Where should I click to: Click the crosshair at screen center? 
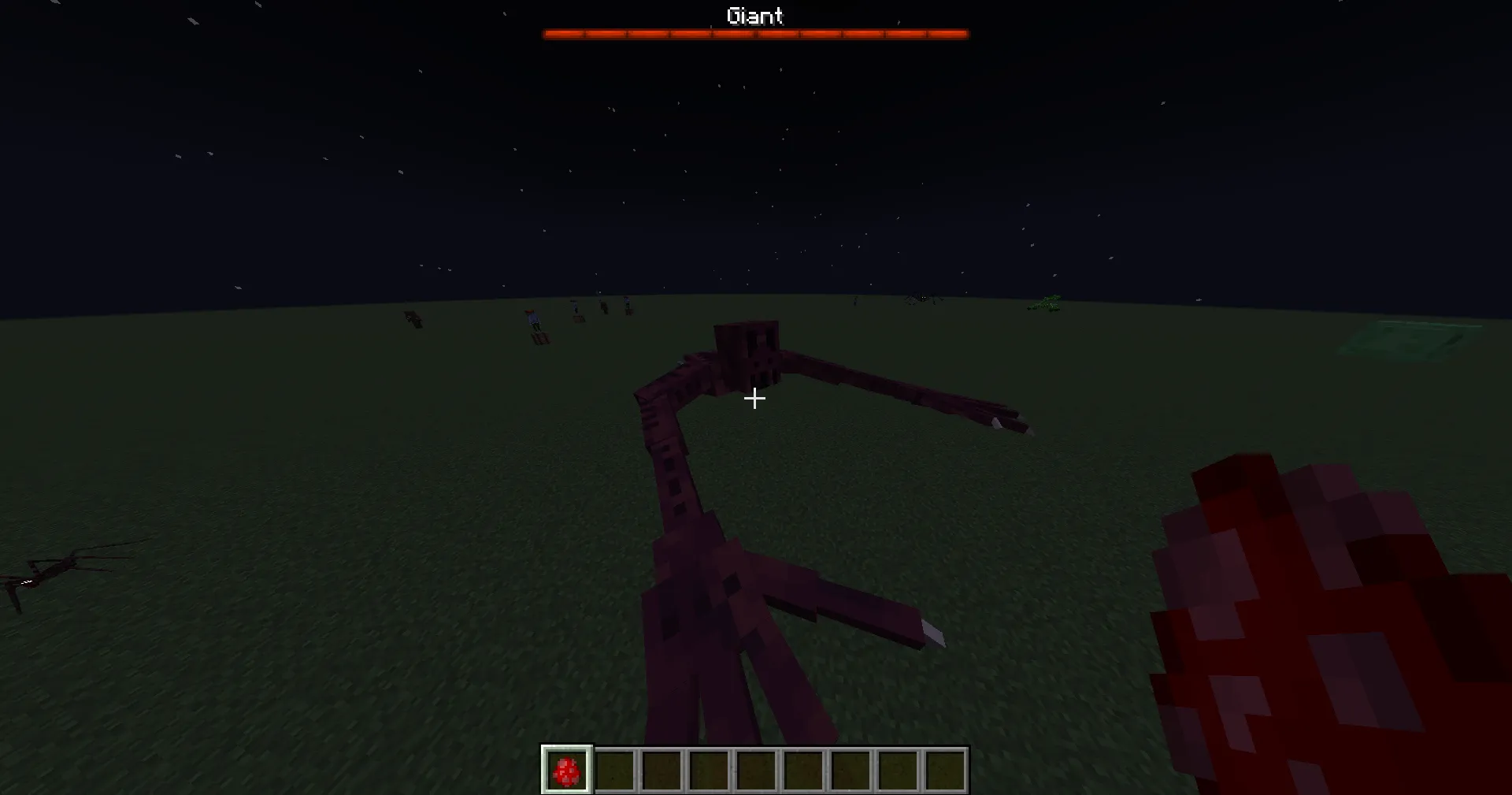(754, 399)
